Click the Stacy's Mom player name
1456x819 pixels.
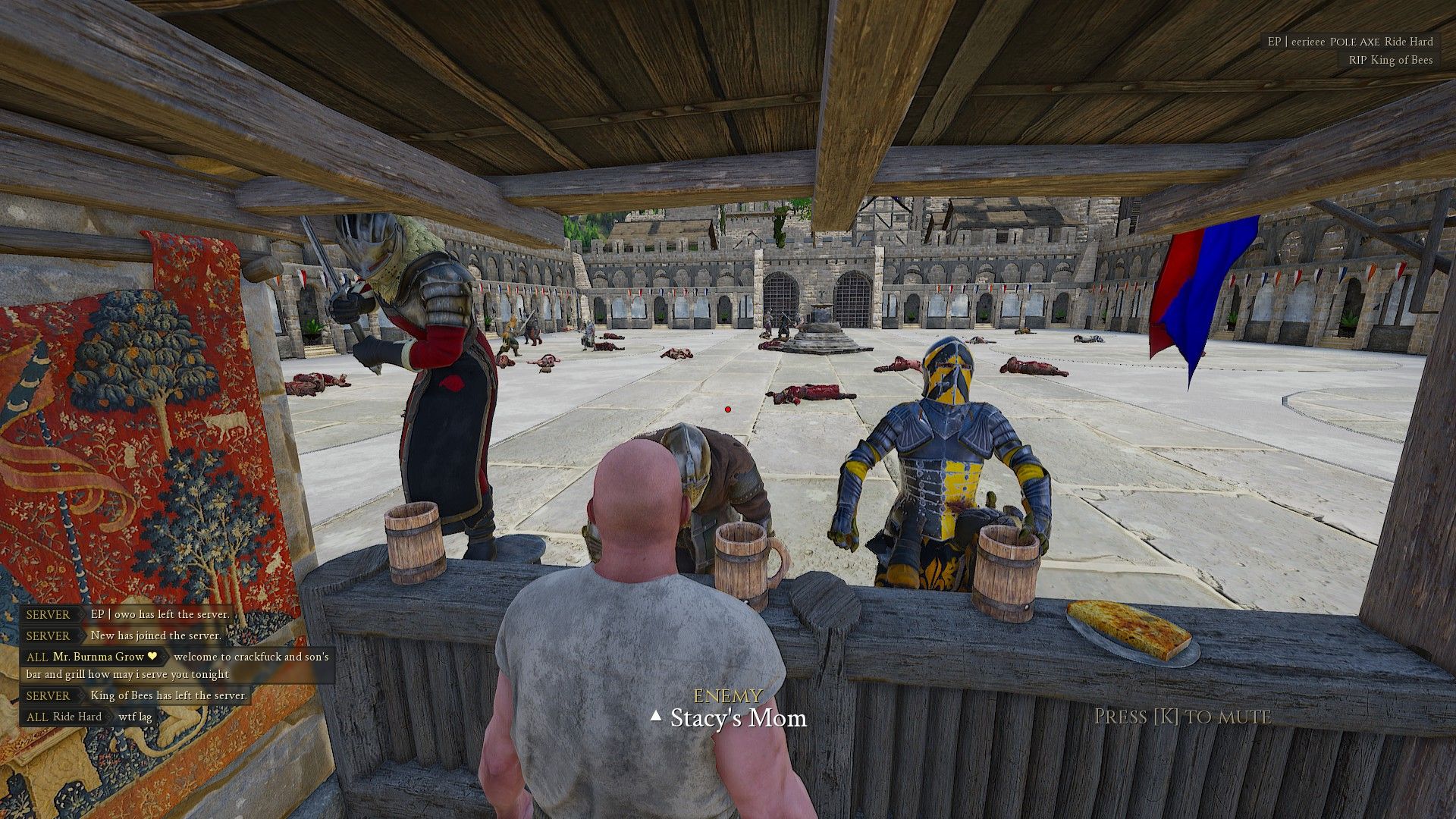point(737,717)
